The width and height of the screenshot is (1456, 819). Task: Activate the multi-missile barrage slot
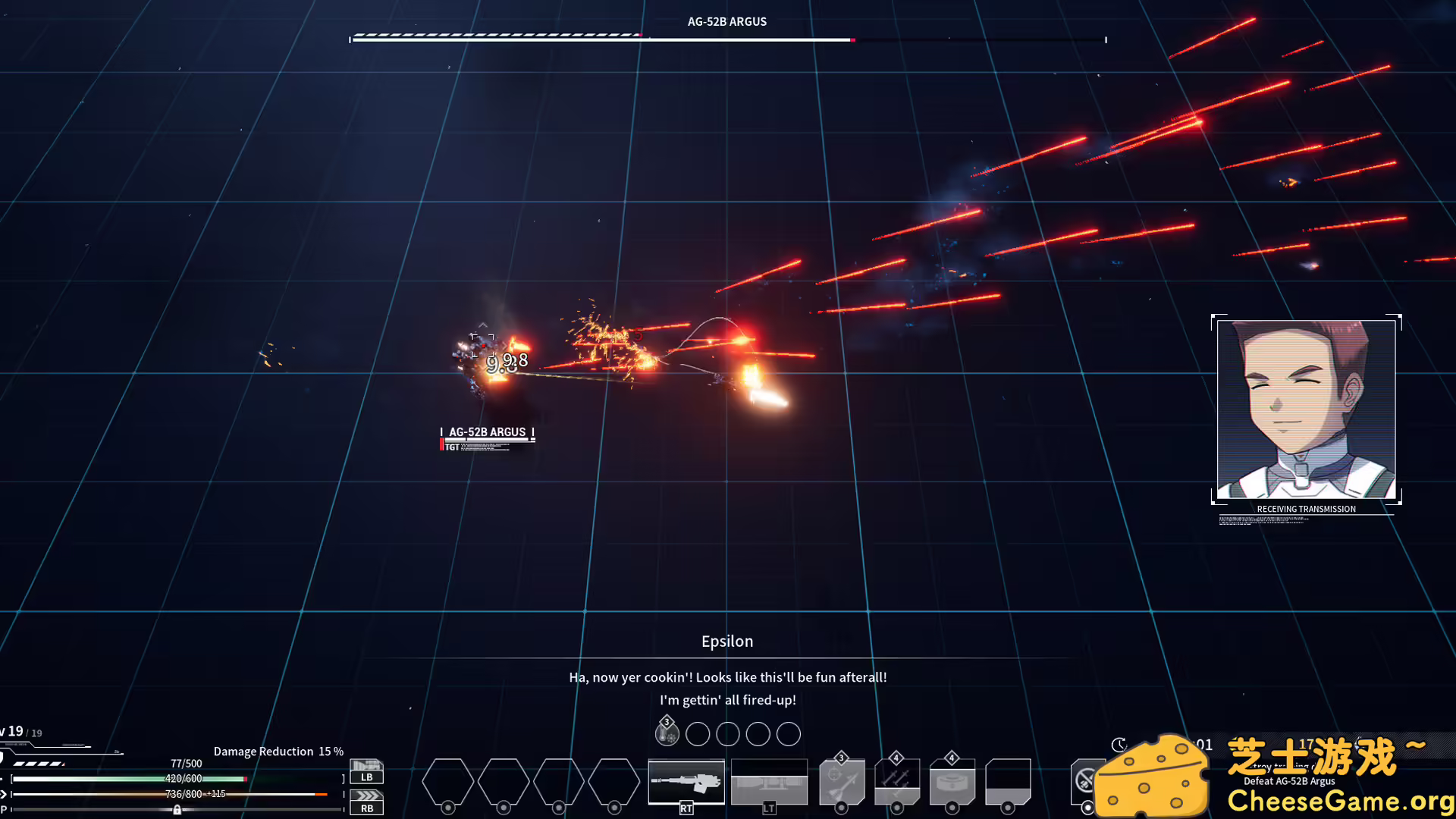coord(897,783)
